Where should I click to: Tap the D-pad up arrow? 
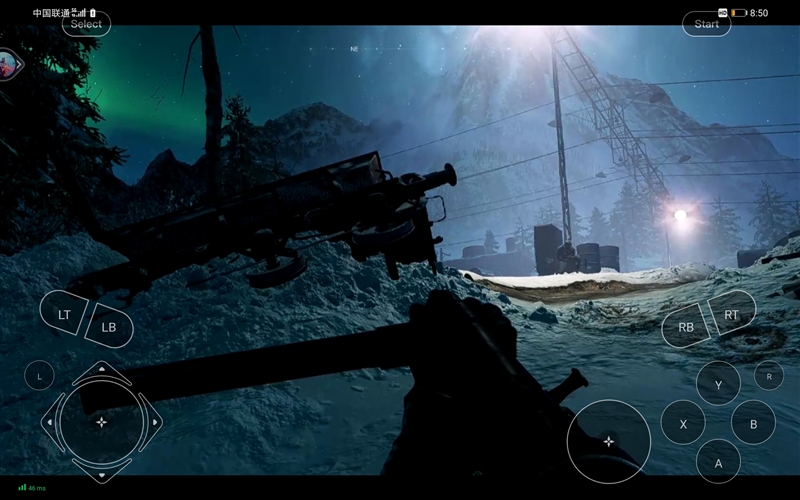[101, 375]
